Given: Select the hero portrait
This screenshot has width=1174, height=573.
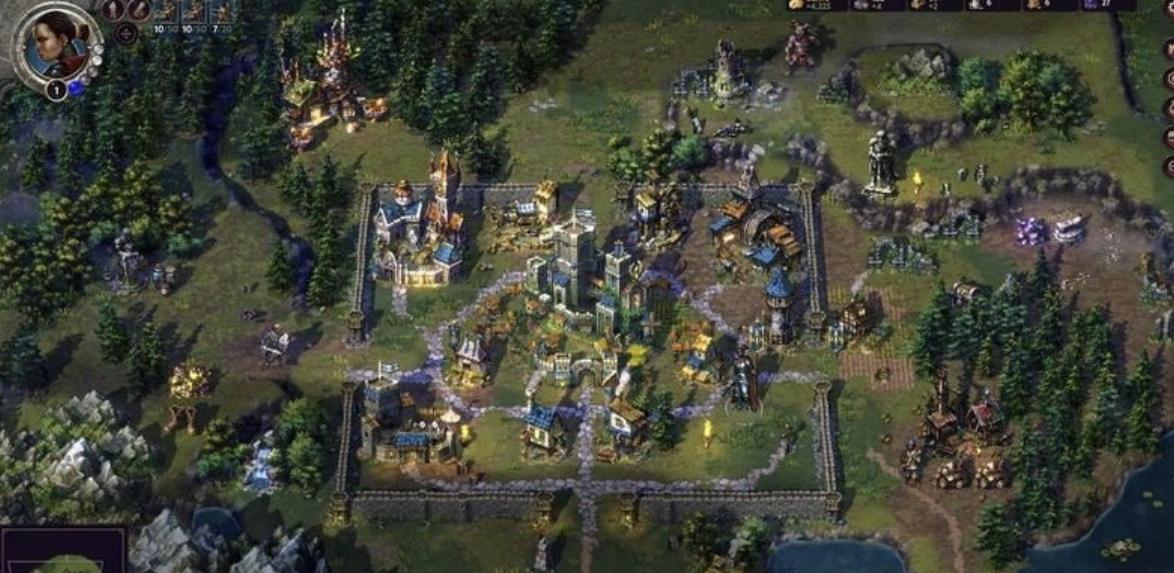Looking at the screenshot, I should tap(57, 42).
